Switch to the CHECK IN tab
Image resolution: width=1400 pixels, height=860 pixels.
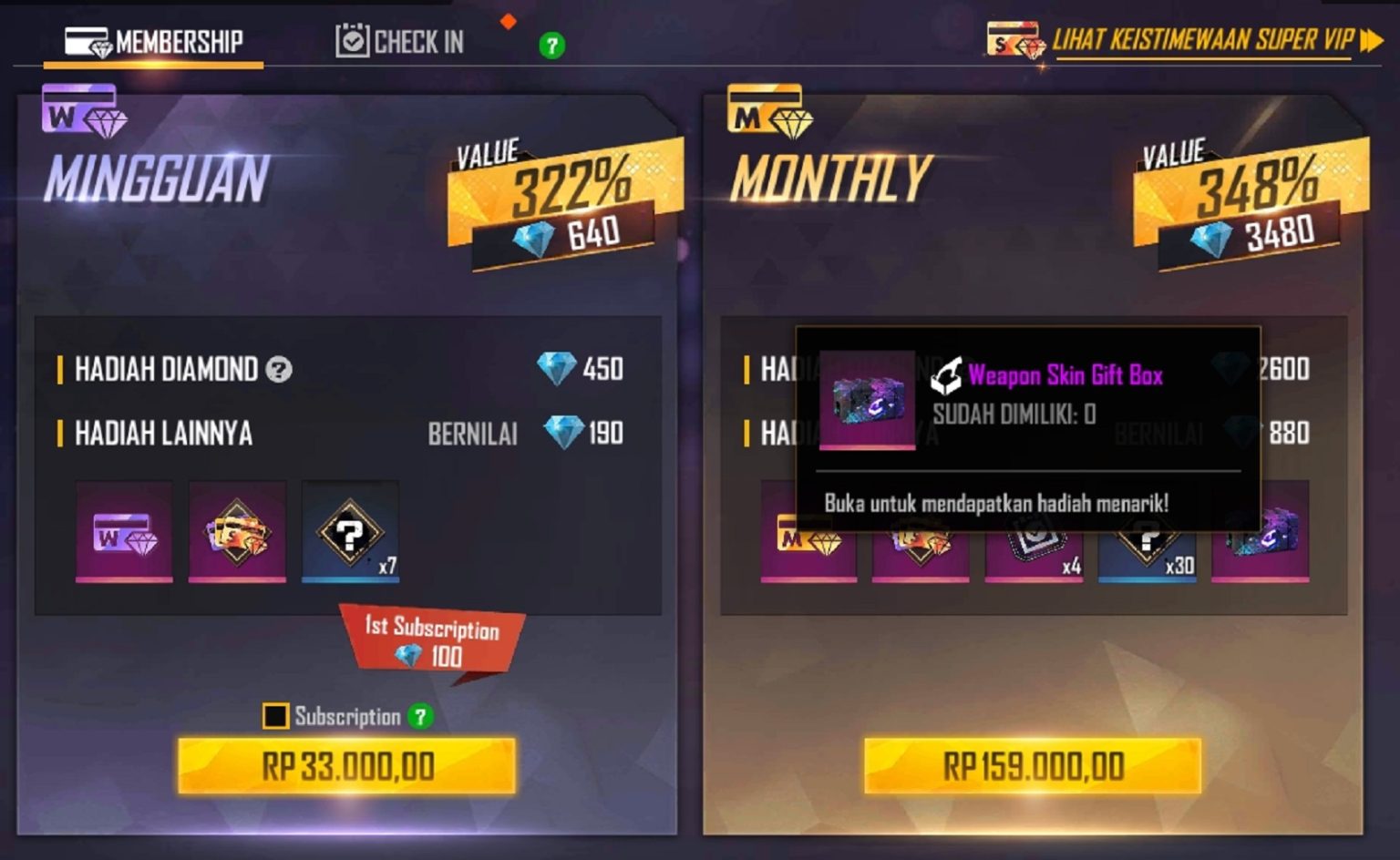click(x=401, y=41)
